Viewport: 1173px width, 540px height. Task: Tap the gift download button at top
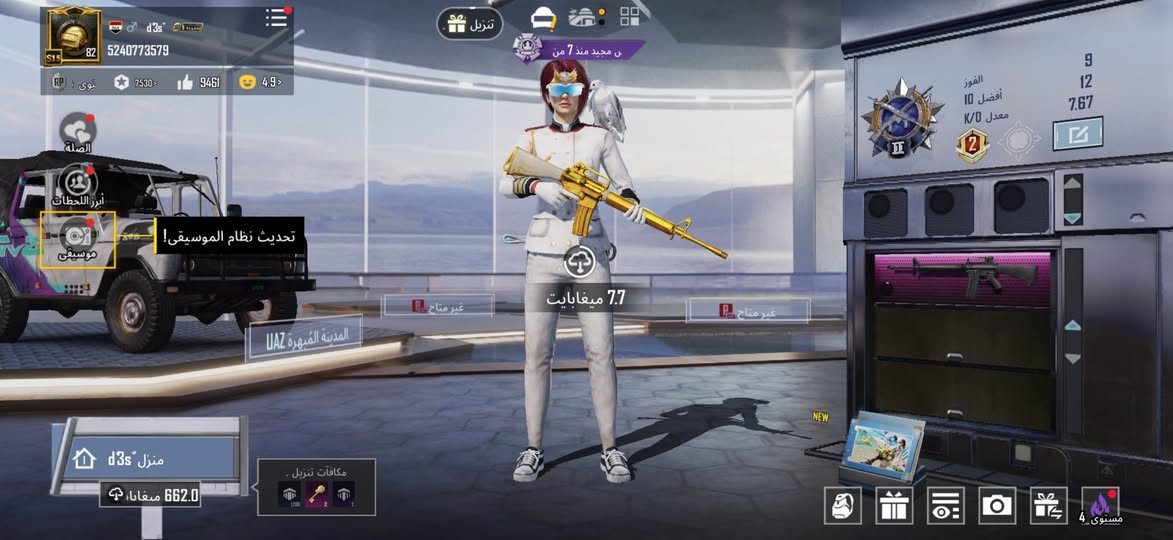pos(469,24)
